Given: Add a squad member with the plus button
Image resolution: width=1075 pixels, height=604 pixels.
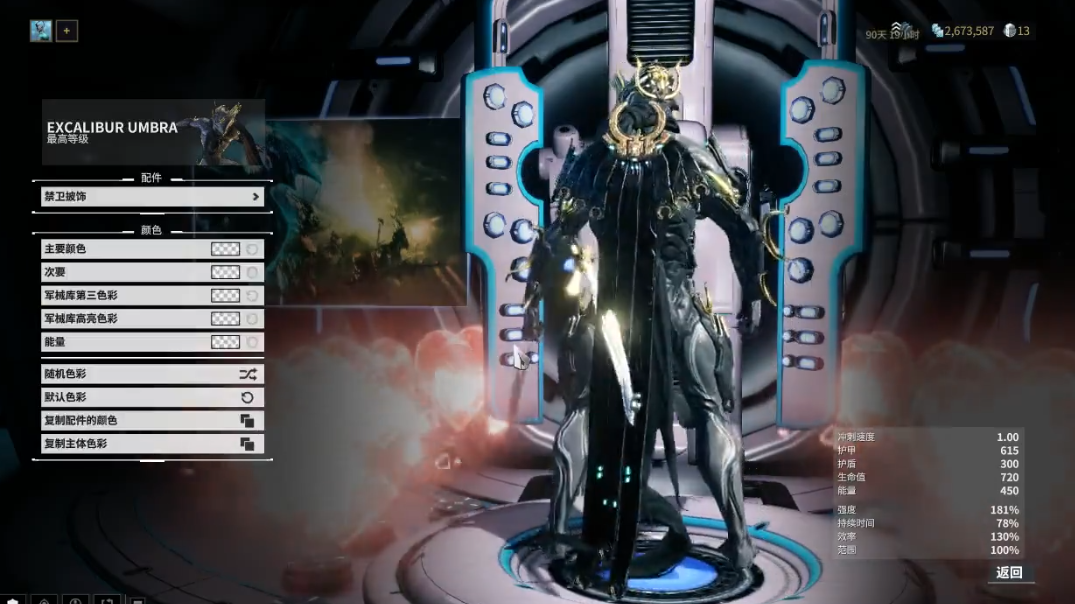Looking at the screenshot, I should [66, 31].
